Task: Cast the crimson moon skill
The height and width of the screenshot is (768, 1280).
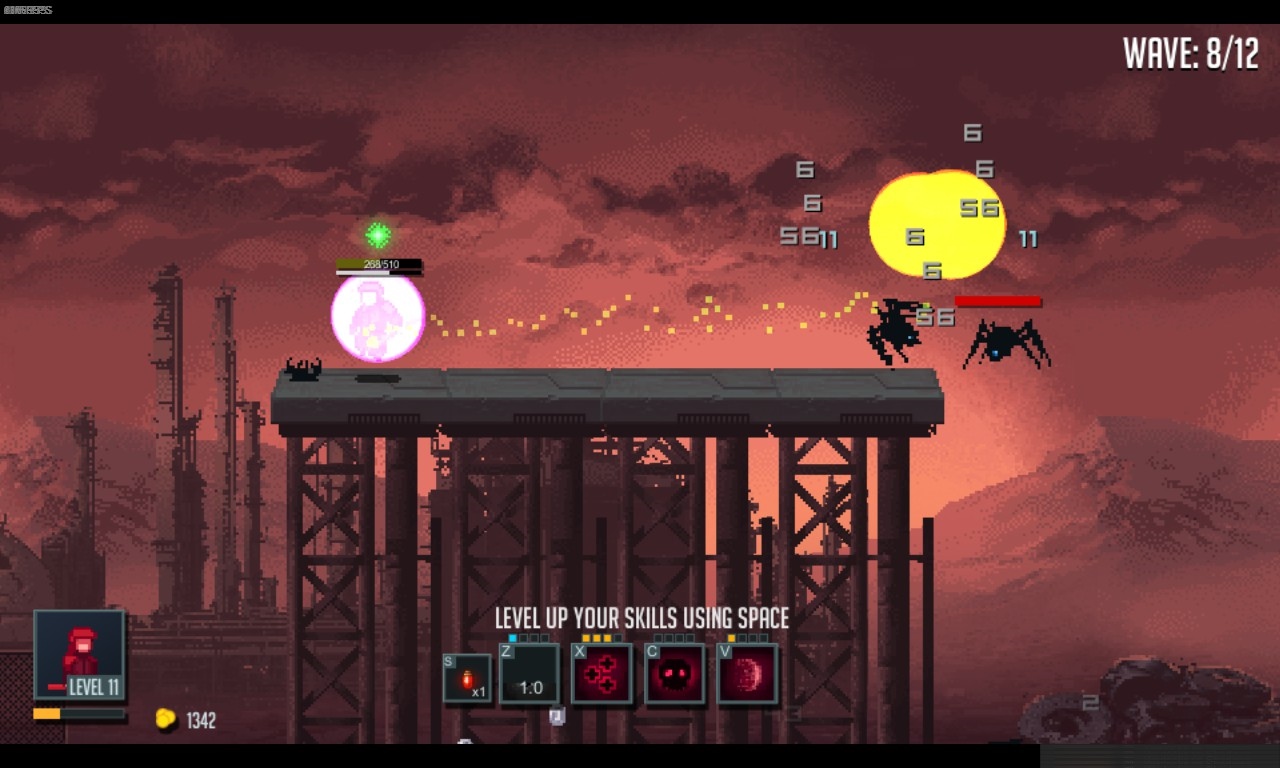Action: 748,674
